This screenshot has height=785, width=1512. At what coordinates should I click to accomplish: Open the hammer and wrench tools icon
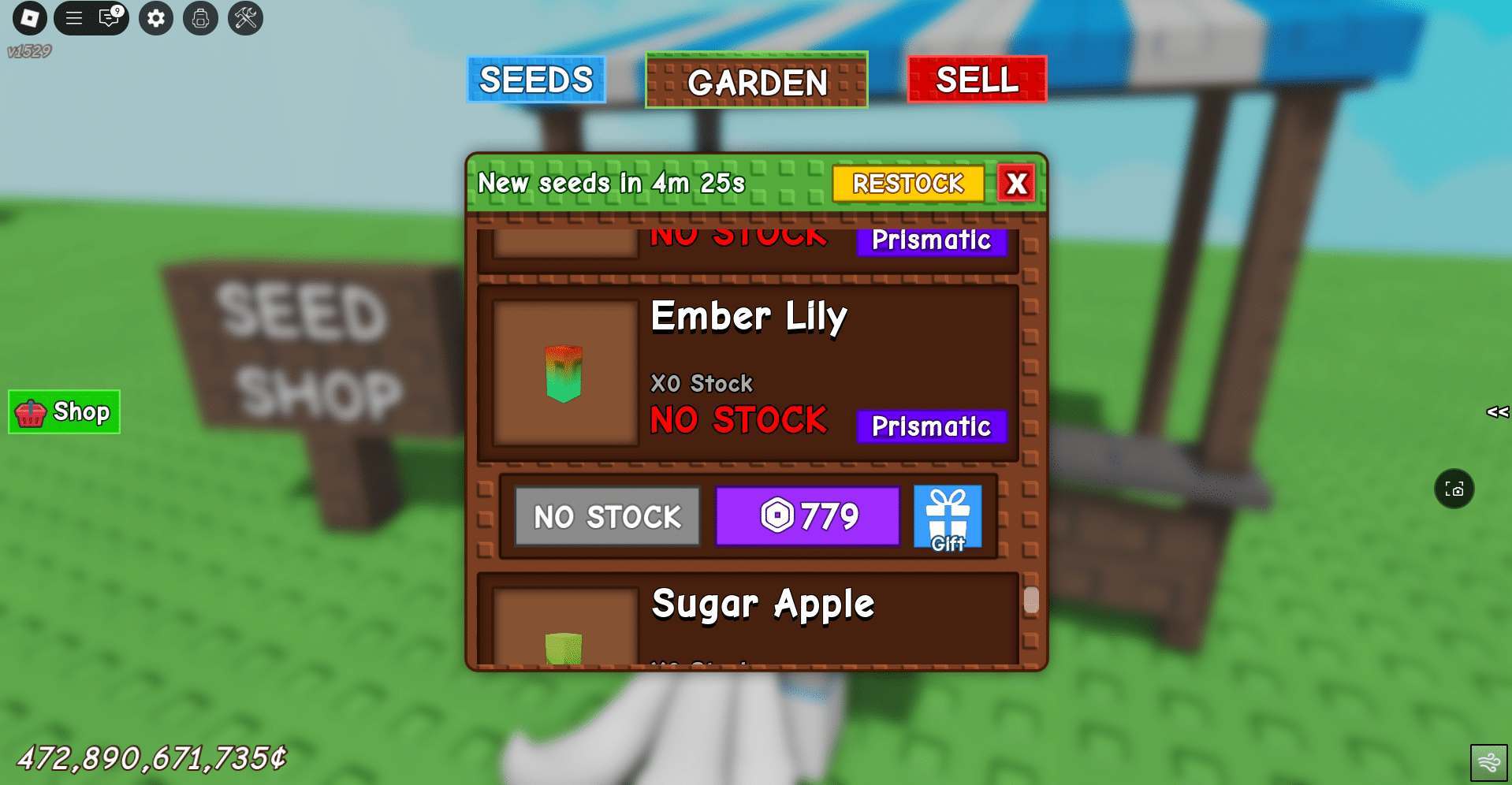pyautogui.click(x=244, y=18)
